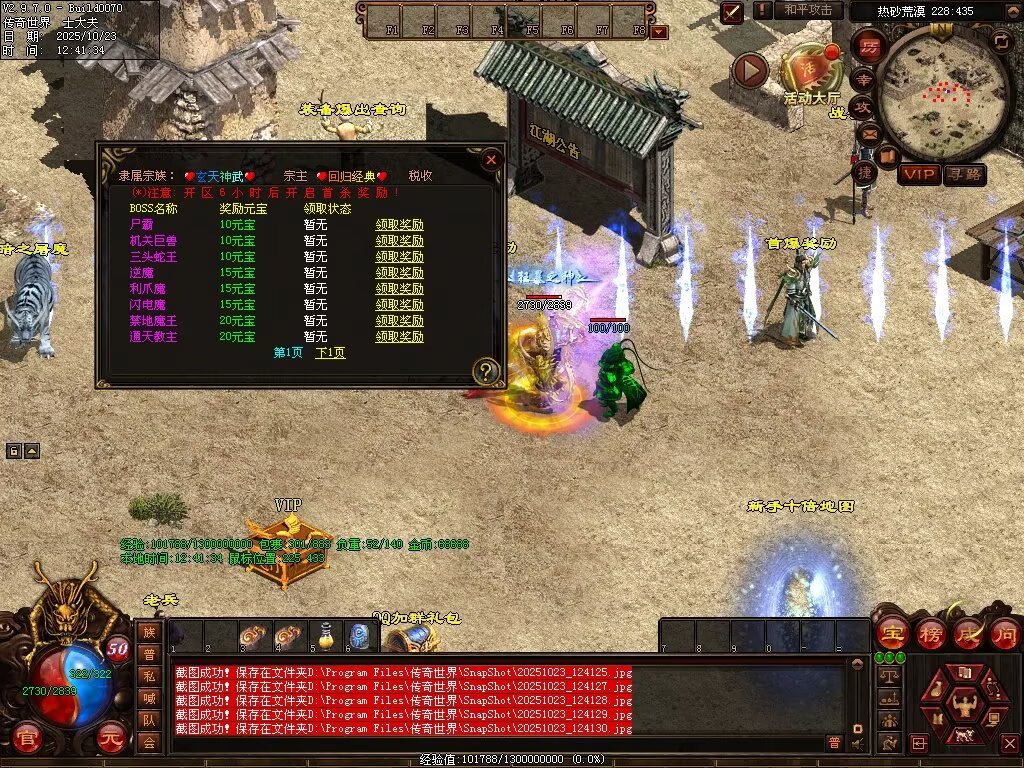Open the question mark help button

[x=485, y=371]
